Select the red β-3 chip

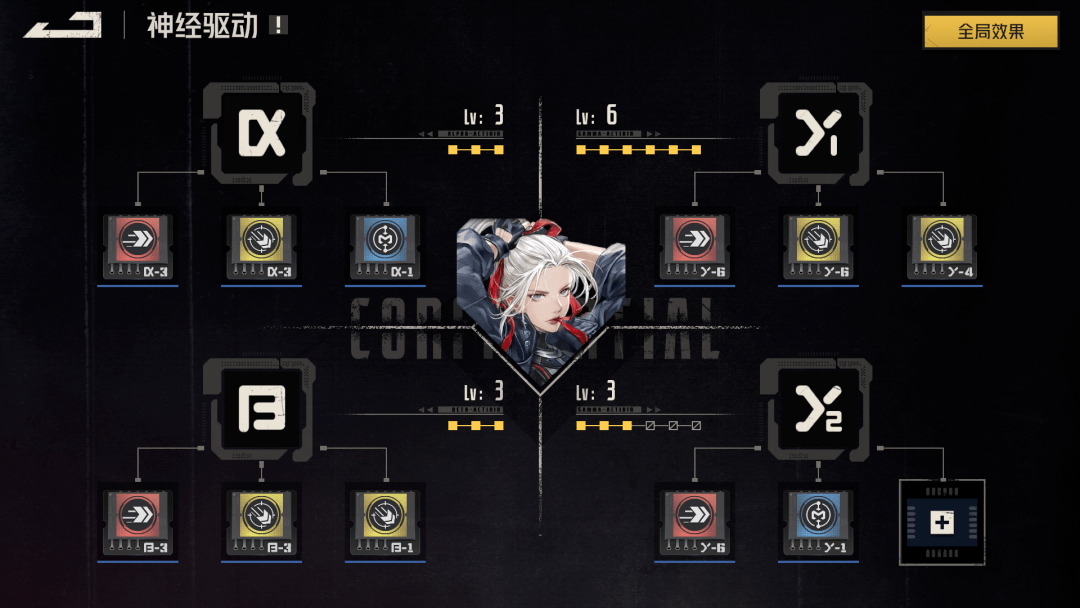[138, 520]
